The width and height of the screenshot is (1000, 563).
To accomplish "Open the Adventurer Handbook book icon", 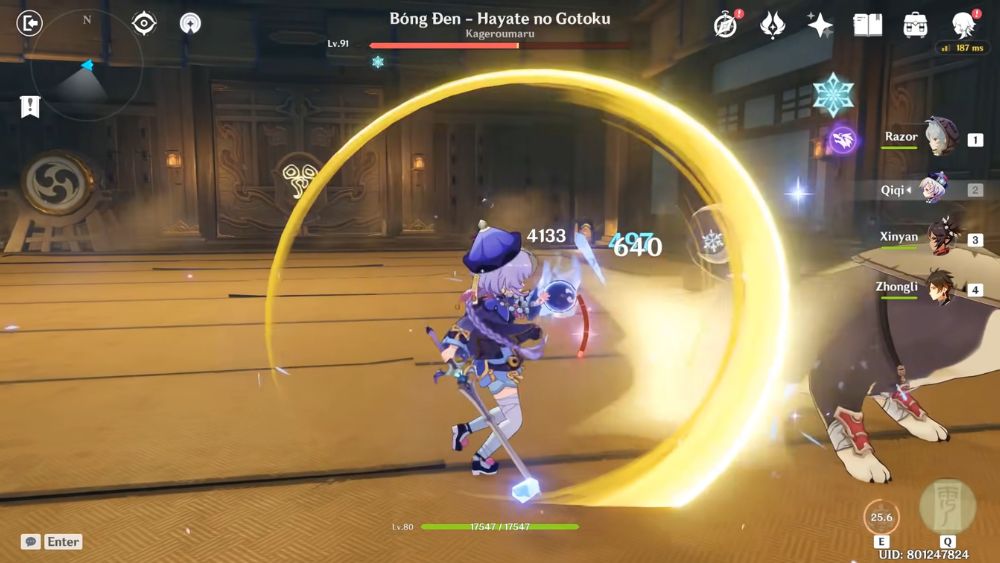I will pos(867,25).
